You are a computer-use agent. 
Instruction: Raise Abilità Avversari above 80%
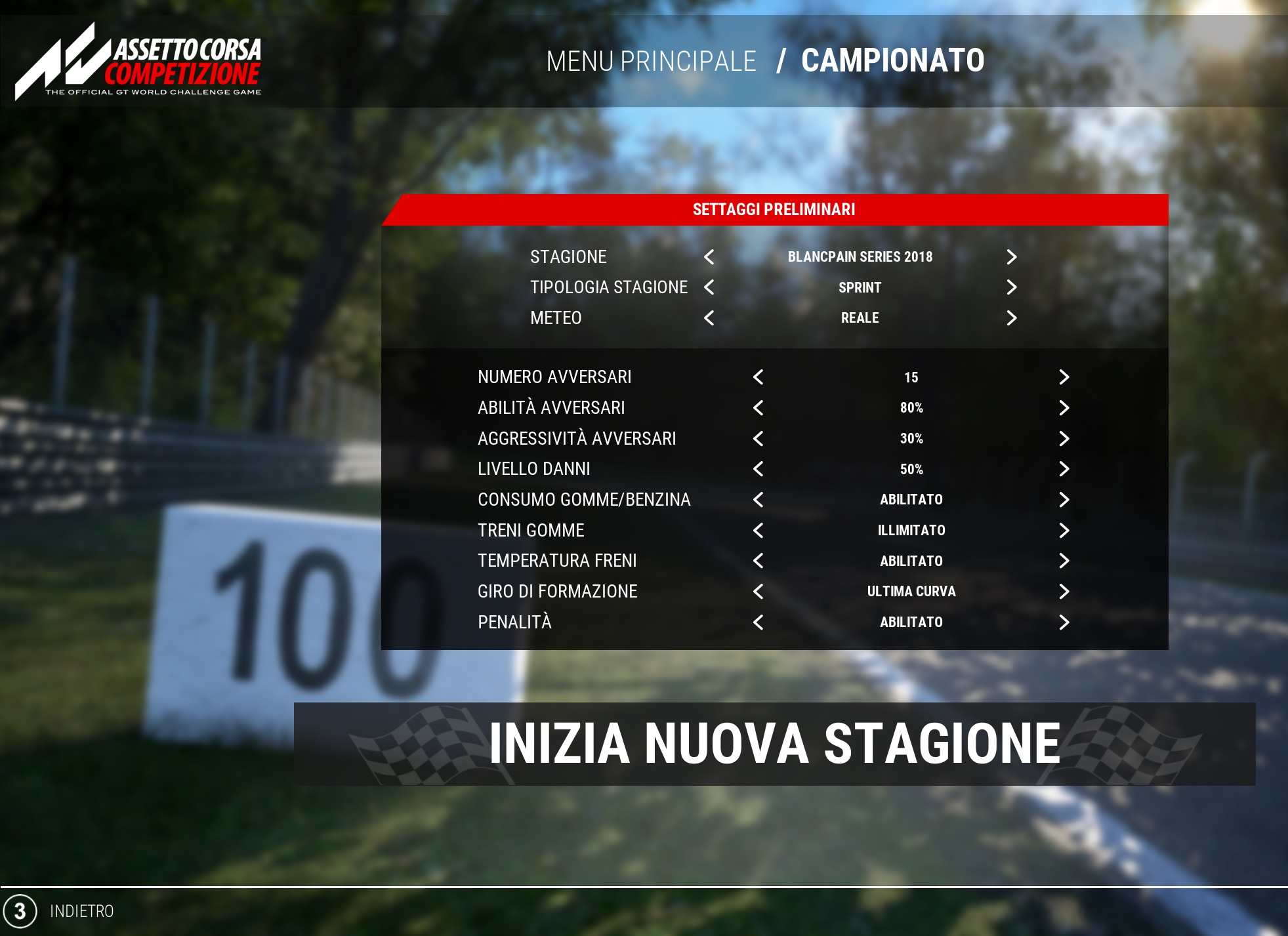coord(1064,408)
